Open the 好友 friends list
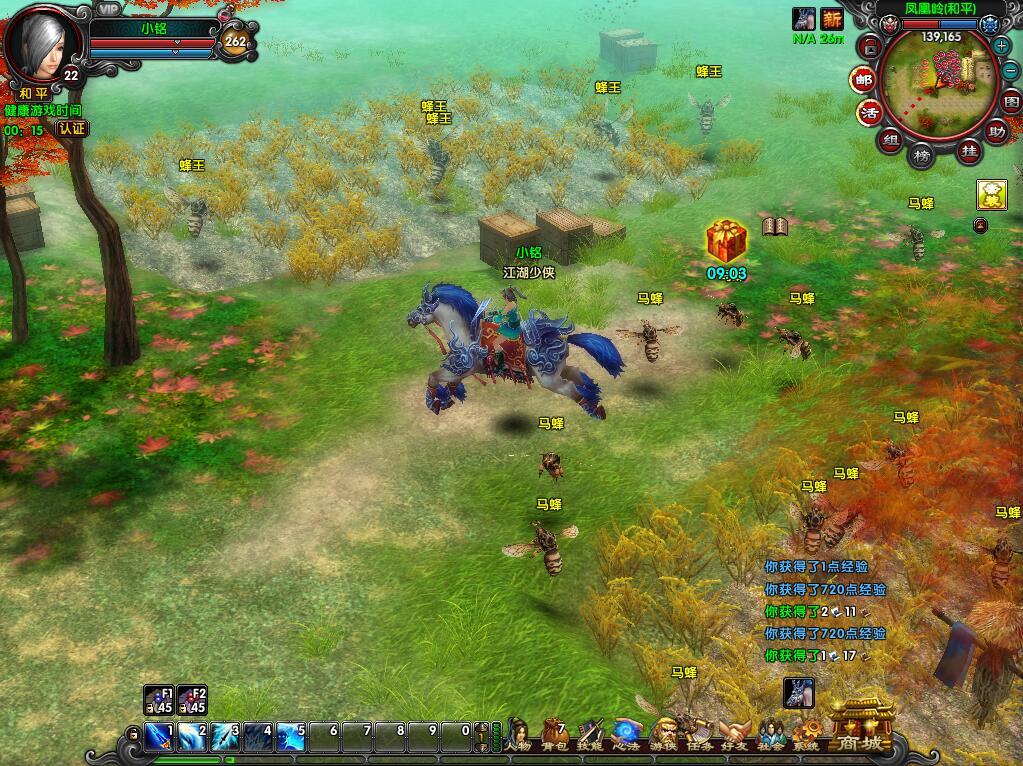 coord(735,735)
